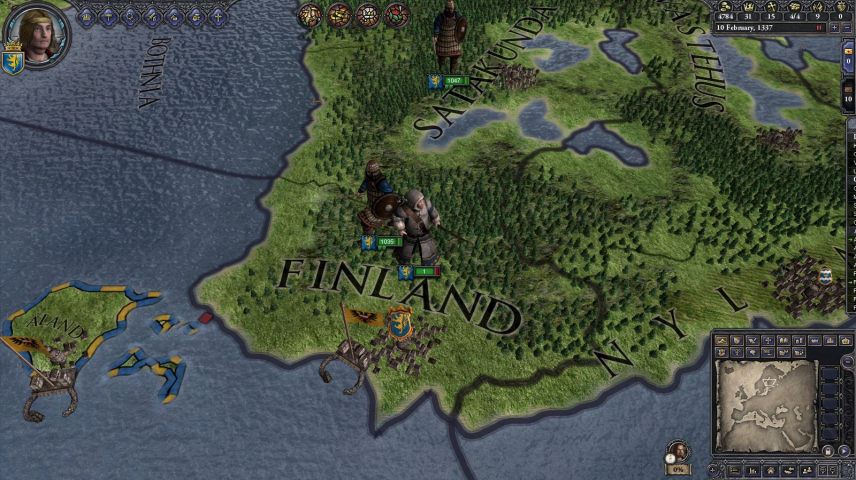This screenshot has height=480, width=856.
Task: Select the 1047-strong army in Satakunda
Action: (x=453, y=80)
